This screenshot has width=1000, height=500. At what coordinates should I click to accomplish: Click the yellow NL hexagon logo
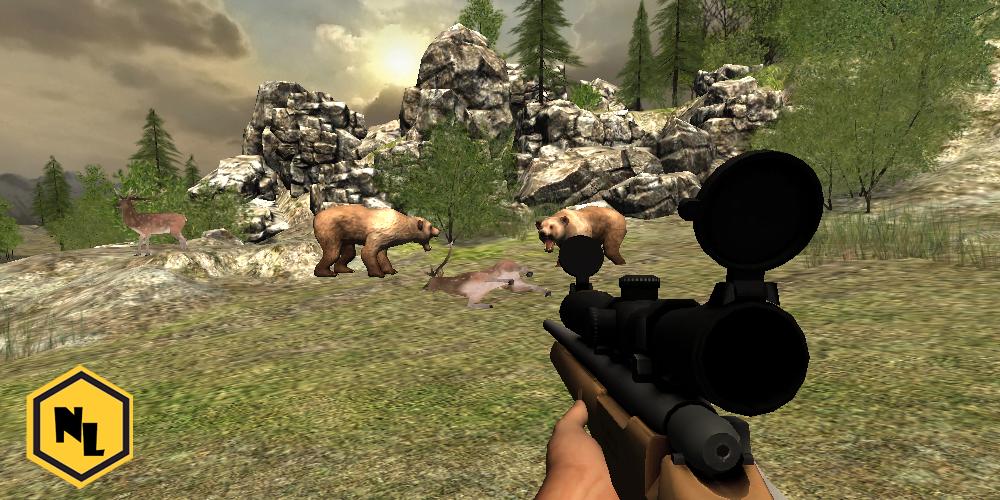coord(79,427)
